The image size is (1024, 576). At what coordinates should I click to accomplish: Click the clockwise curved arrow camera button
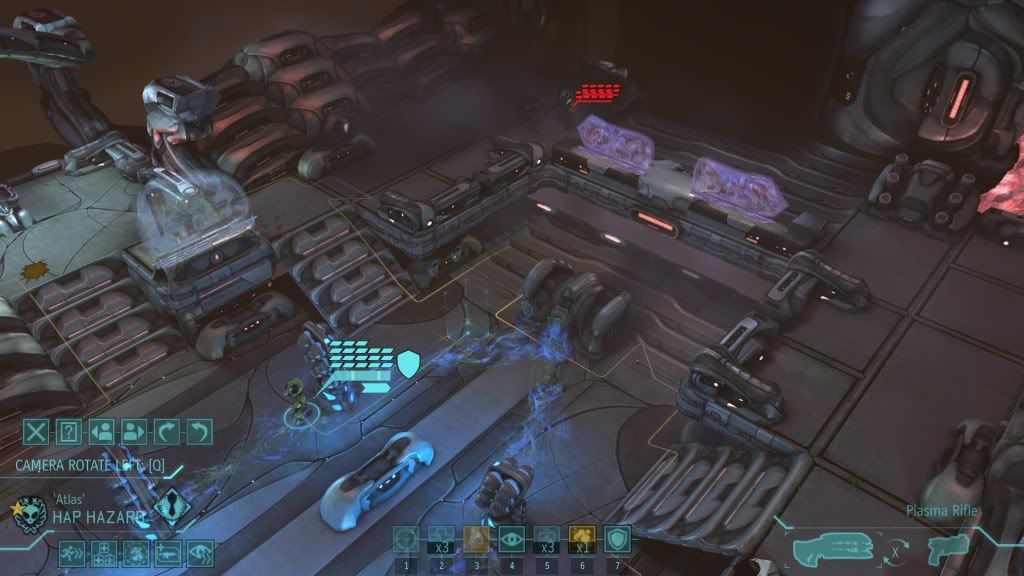[x=167, y=432]
